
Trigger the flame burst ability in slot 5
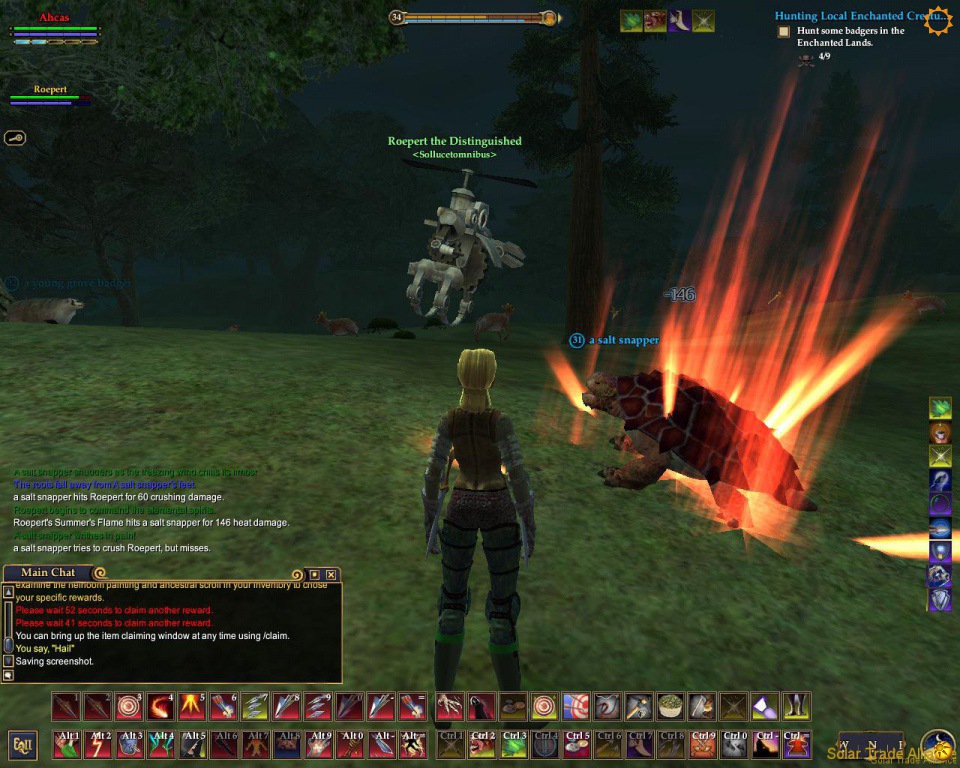[x=192, y=706]
